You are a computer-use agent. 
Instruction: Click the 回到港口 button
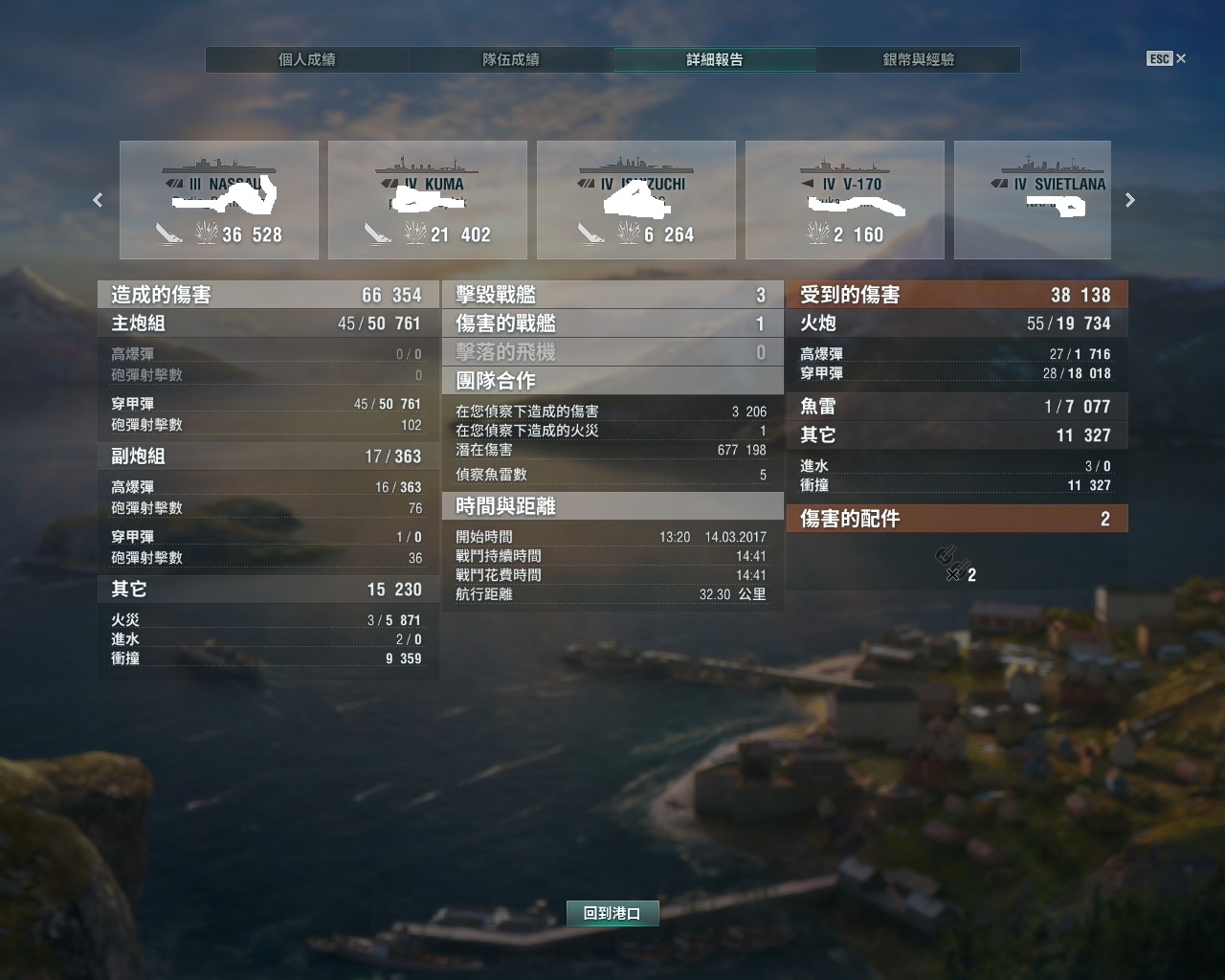[x=612, y=913]
